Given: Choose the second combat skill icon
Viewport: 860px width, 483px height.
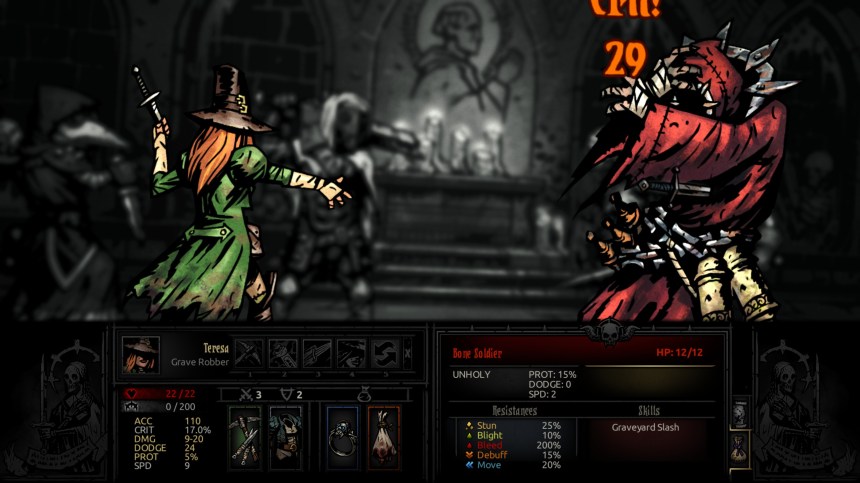Looking at the screenshot, I should (x=283, y=353).
